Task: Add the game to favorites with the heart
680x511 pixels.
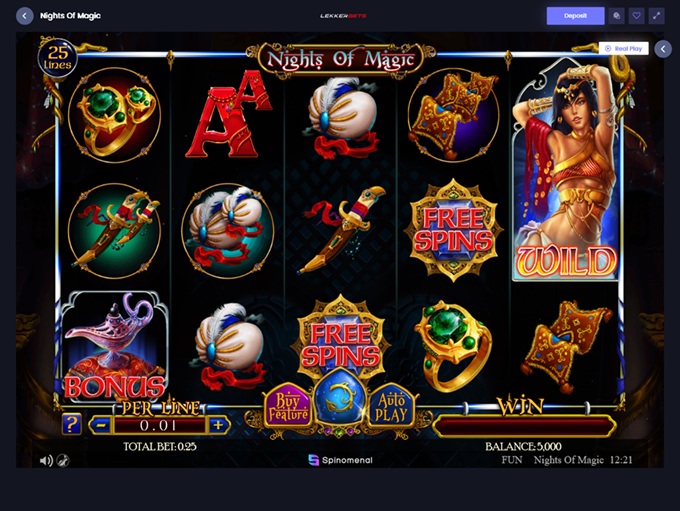Action: click(637, 16)
